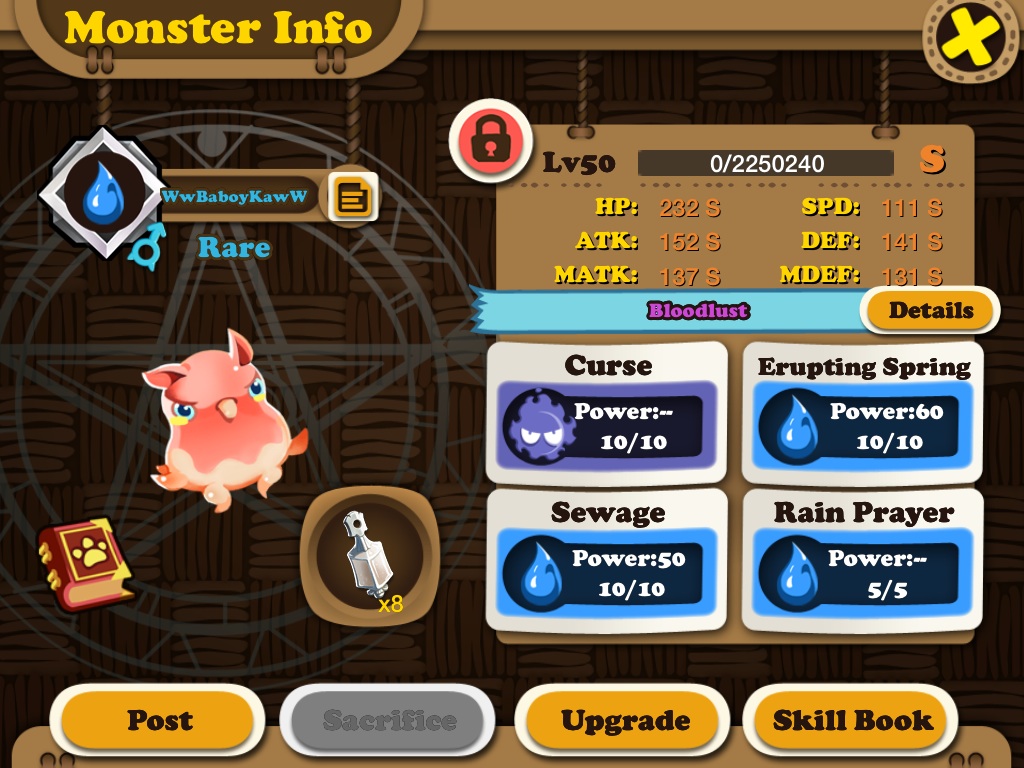Choose the Rain Prayer skill card
Viewport: 1024px width, 768px height.
coord(864,560)
